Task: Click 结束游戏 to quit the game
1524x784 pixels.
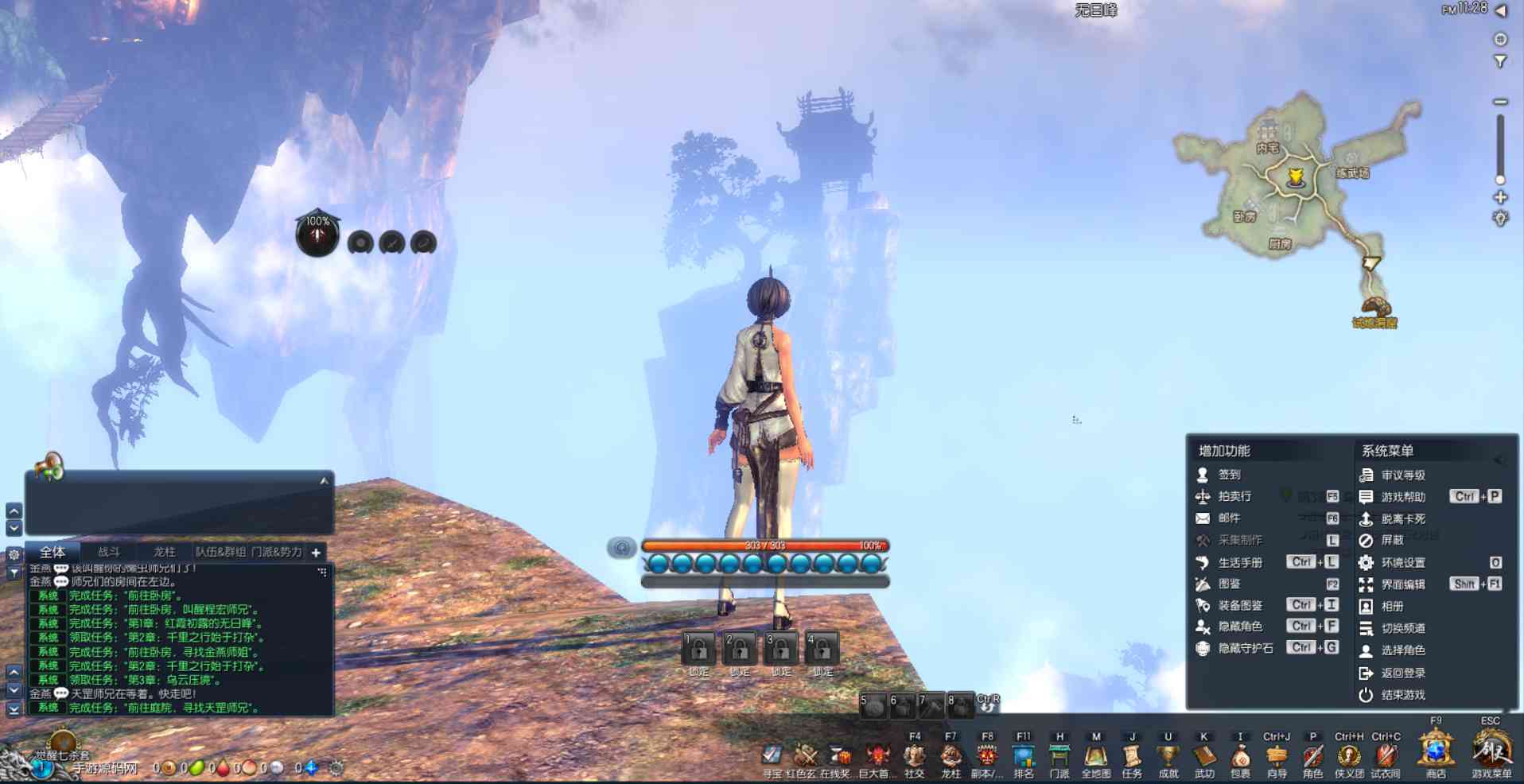Action: [x=1402, y=695]
